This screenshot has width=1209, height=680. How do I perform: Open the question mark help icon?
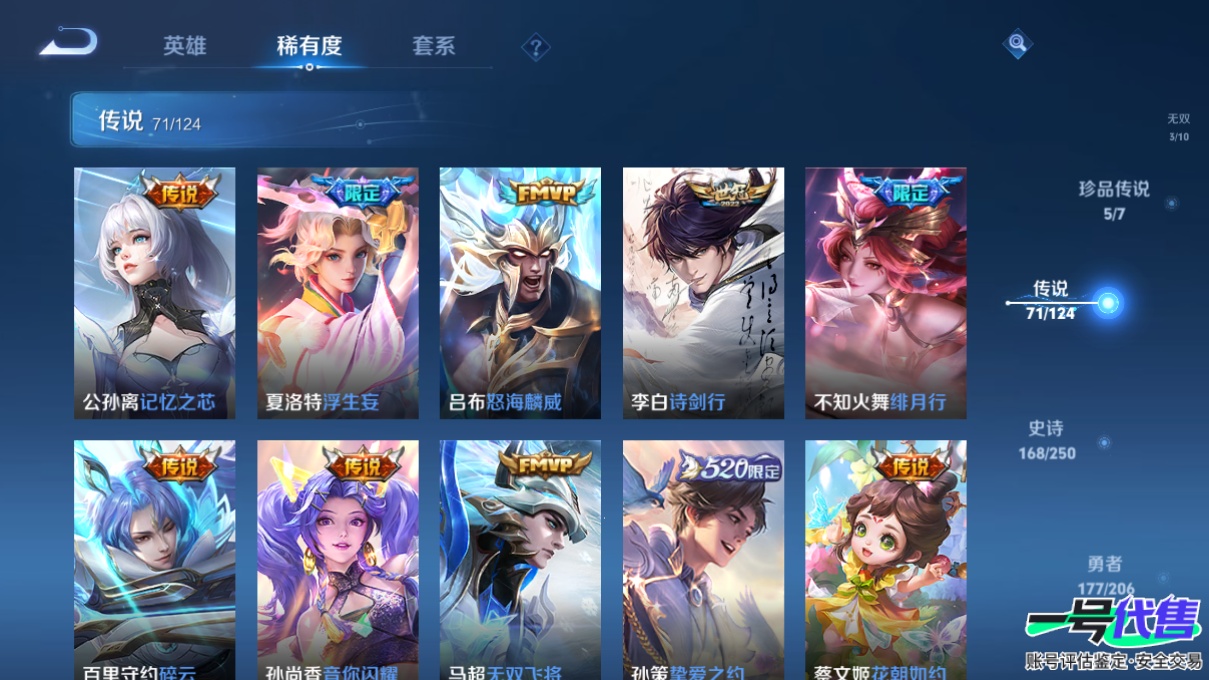(x=536, y=47)
